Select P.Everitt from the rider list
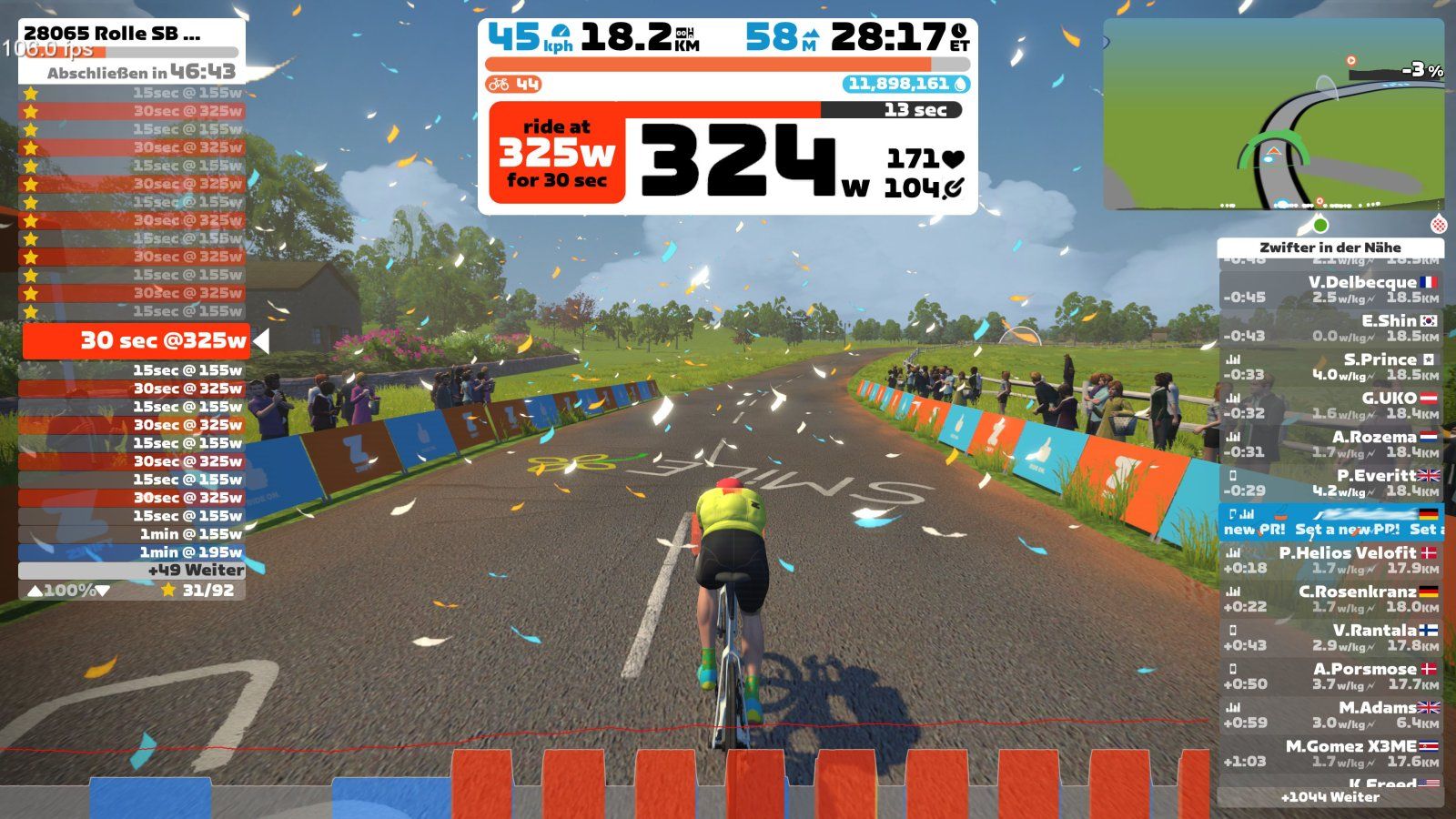 tap(1330, 482)
